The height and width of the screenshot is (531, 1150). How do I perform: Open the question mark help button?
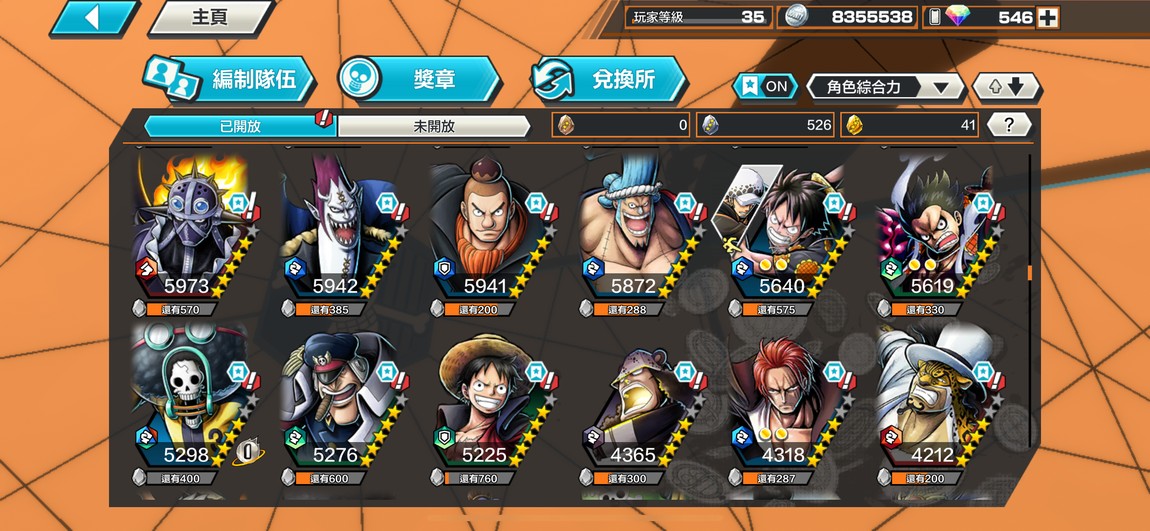[1009, 125]
